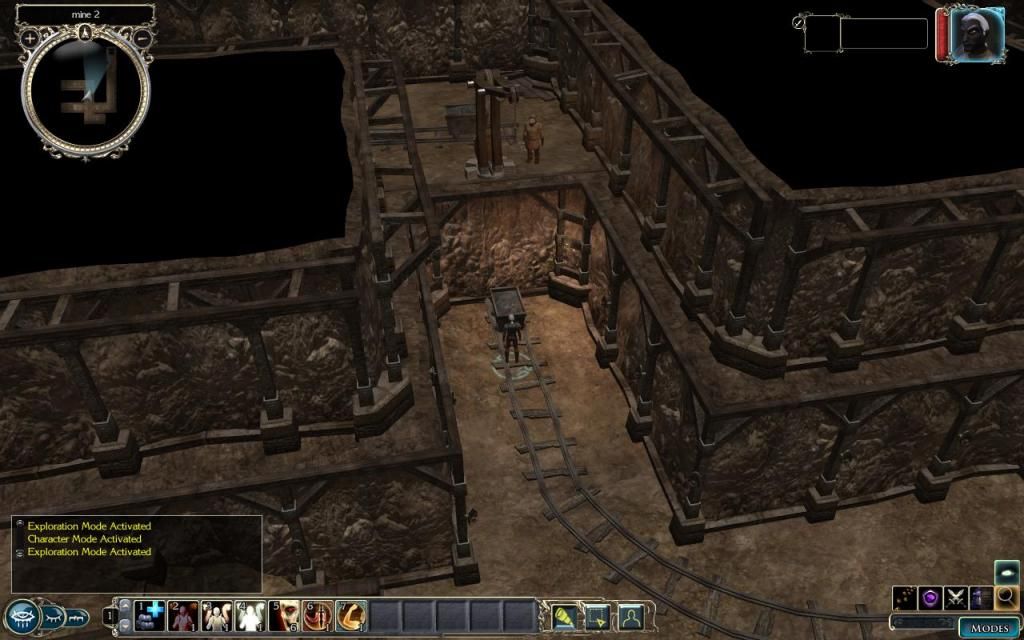Activate the magnifying glass search mode
The height and width of the screenshot is (640, 1024).
point(1006,598)
